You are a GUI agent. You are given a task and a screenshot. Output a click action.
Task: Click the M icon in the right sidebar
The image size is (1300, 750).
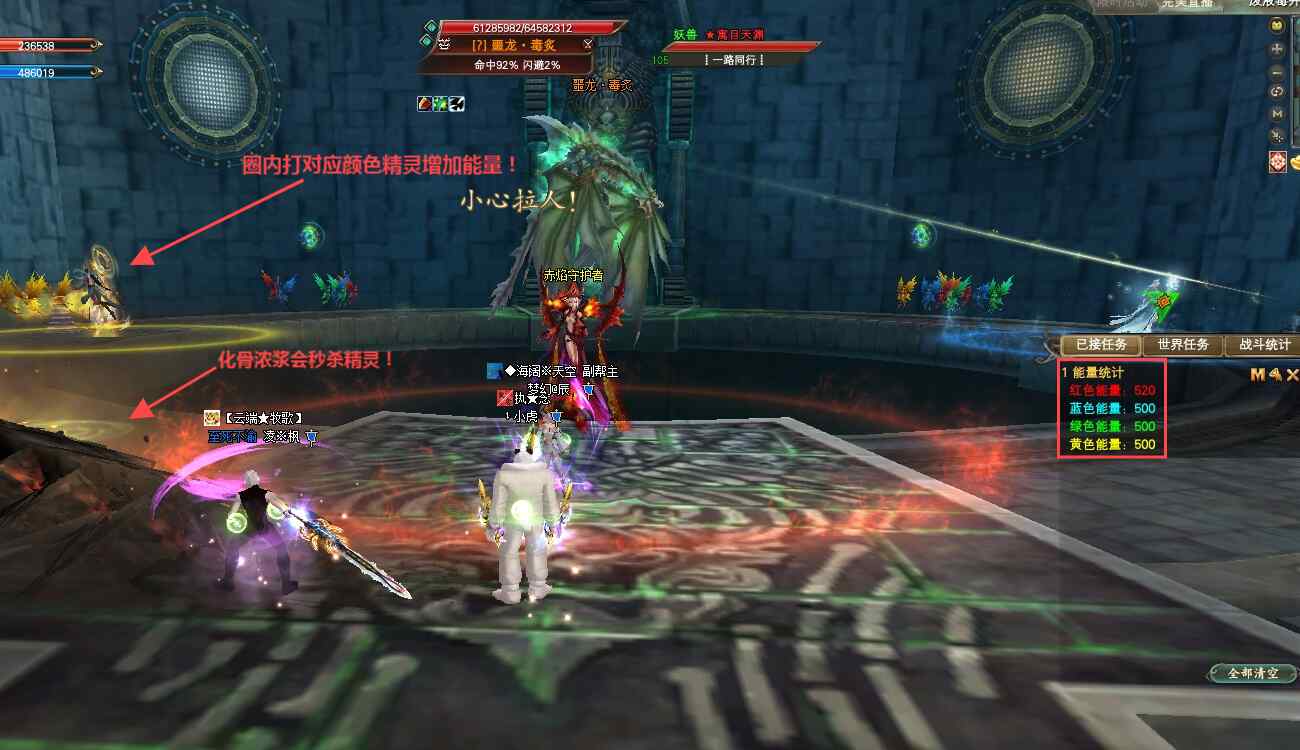click(x=1277, y=115)
